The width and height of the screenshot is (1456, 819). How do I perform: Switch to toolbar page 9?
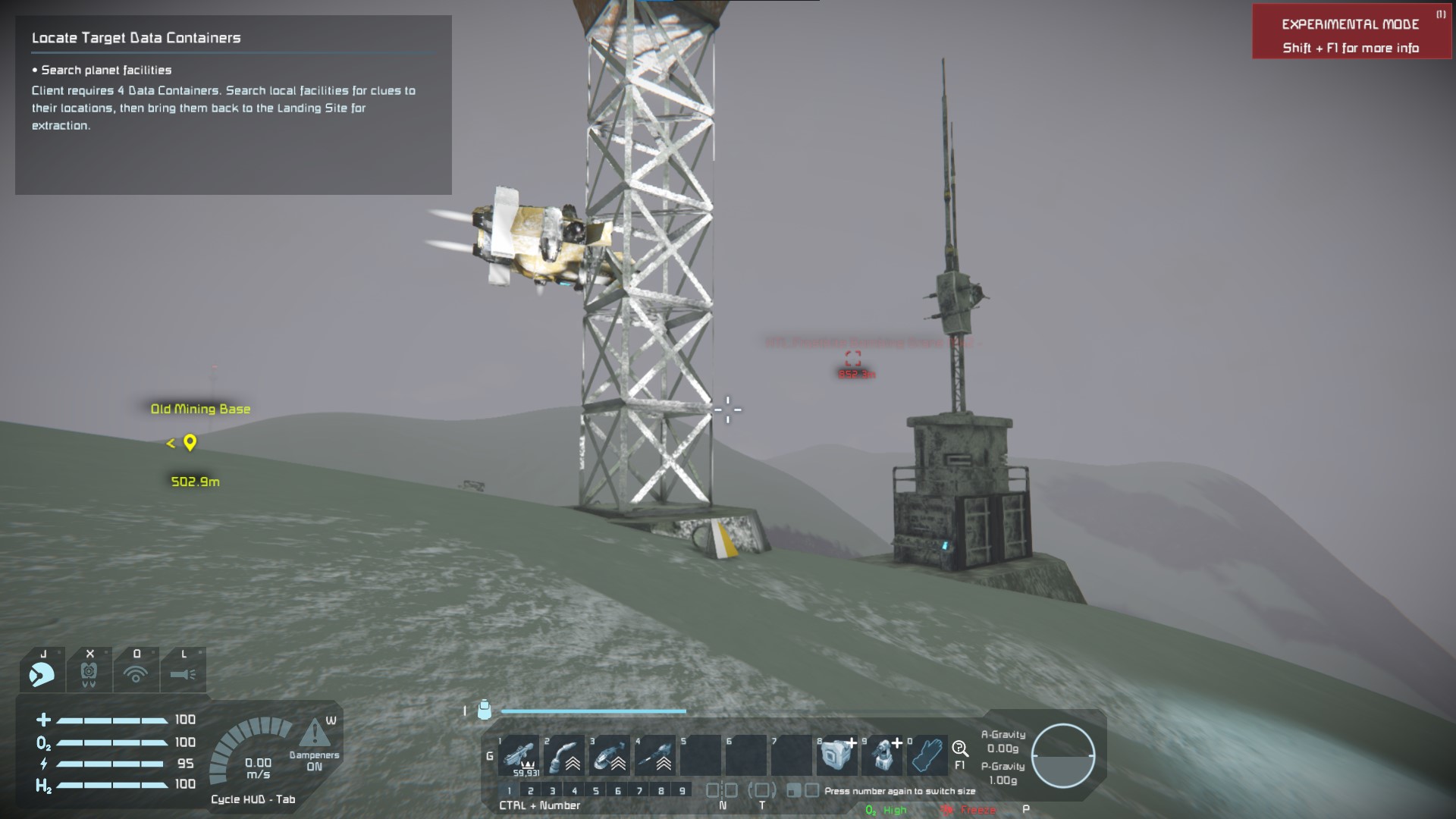(682, 791)
